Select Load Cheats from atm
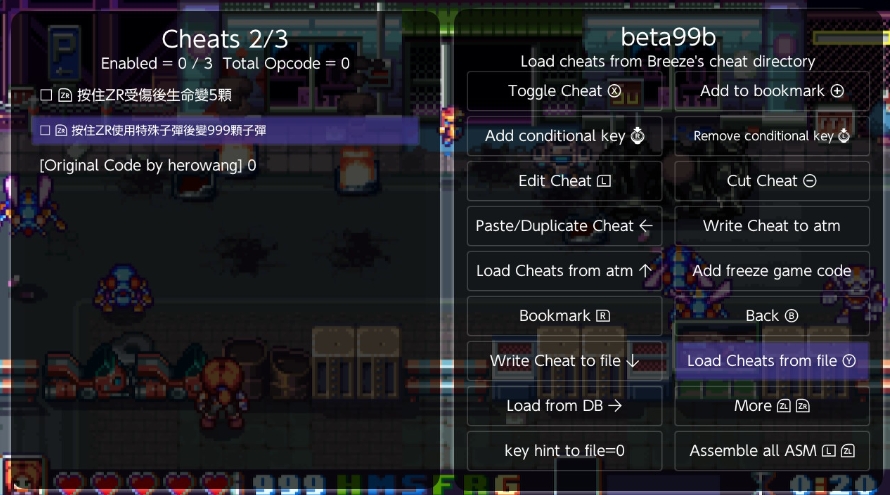 [564, 271]
